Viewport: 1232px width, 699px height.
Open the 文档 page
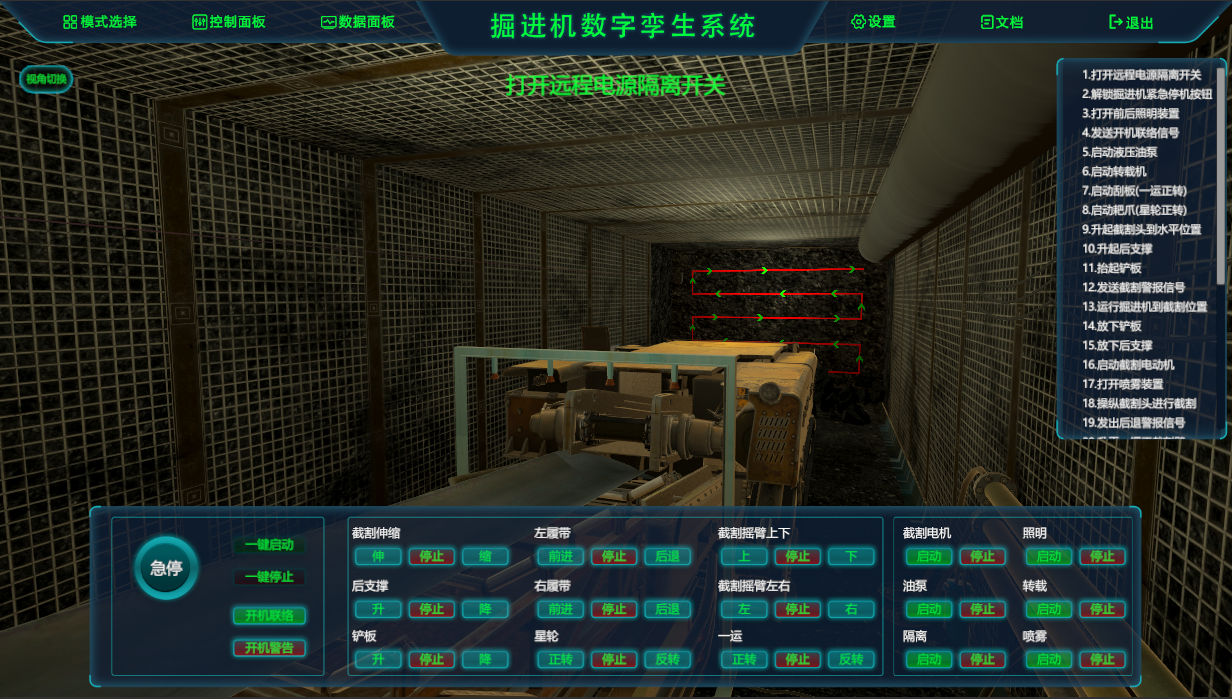(x=1002, y=22)
